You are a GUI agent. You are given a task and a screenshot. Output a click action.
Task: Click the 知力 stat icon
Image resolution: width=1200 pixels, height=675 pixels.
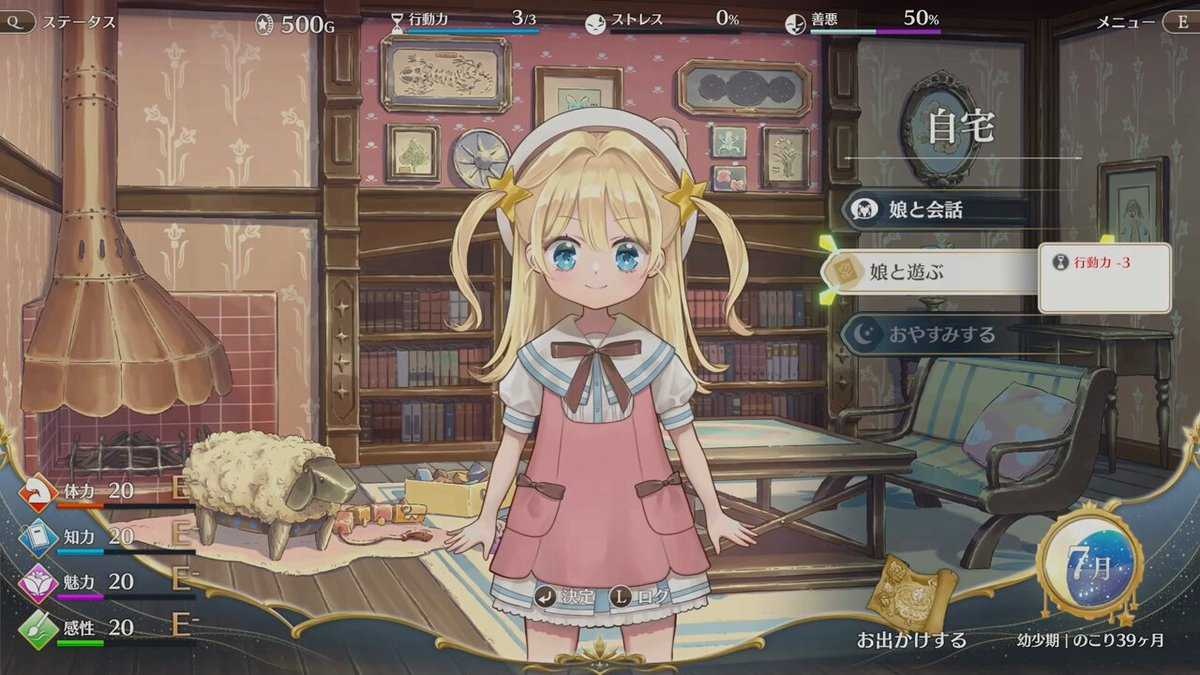(39, 537)
